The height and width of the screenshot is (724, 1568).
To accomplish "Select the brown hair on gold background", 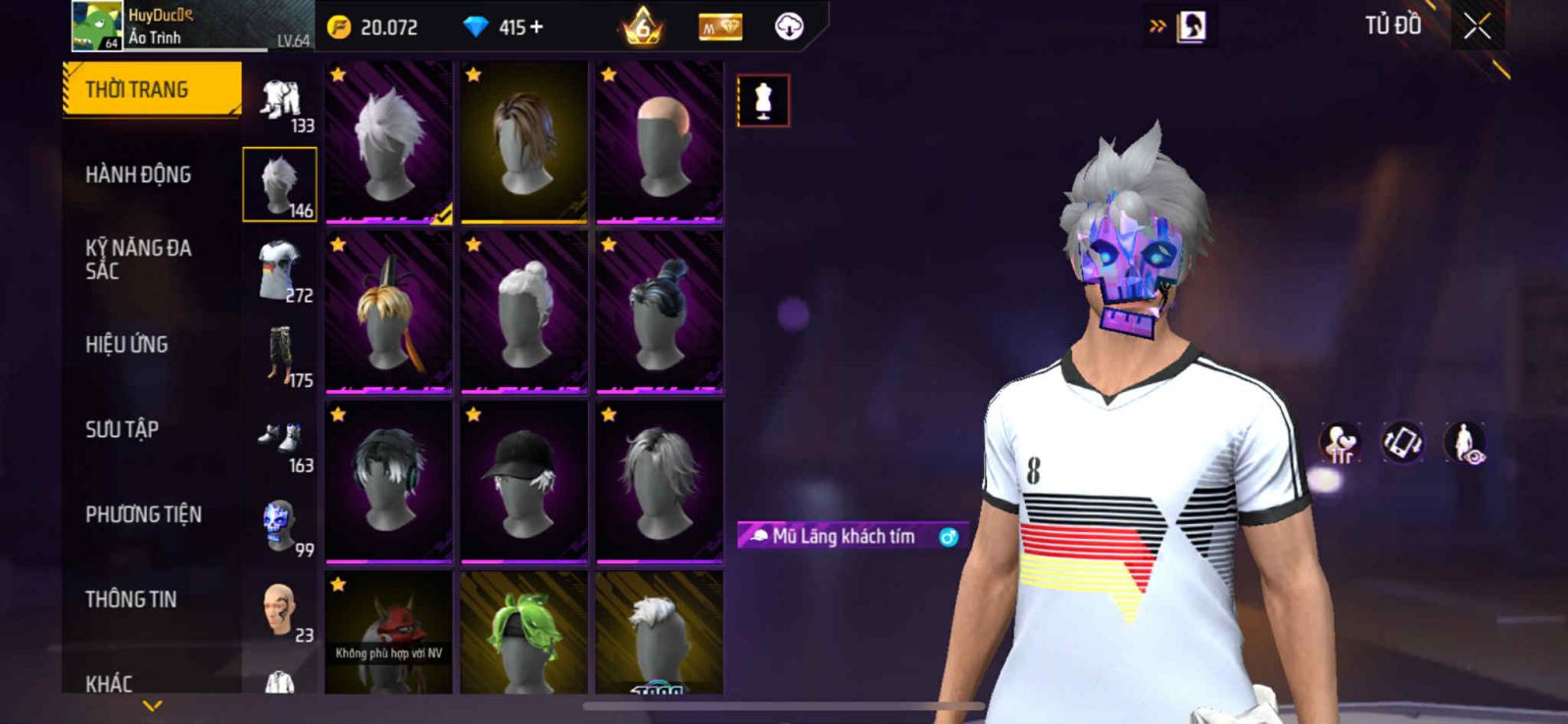I will [524, 142].
